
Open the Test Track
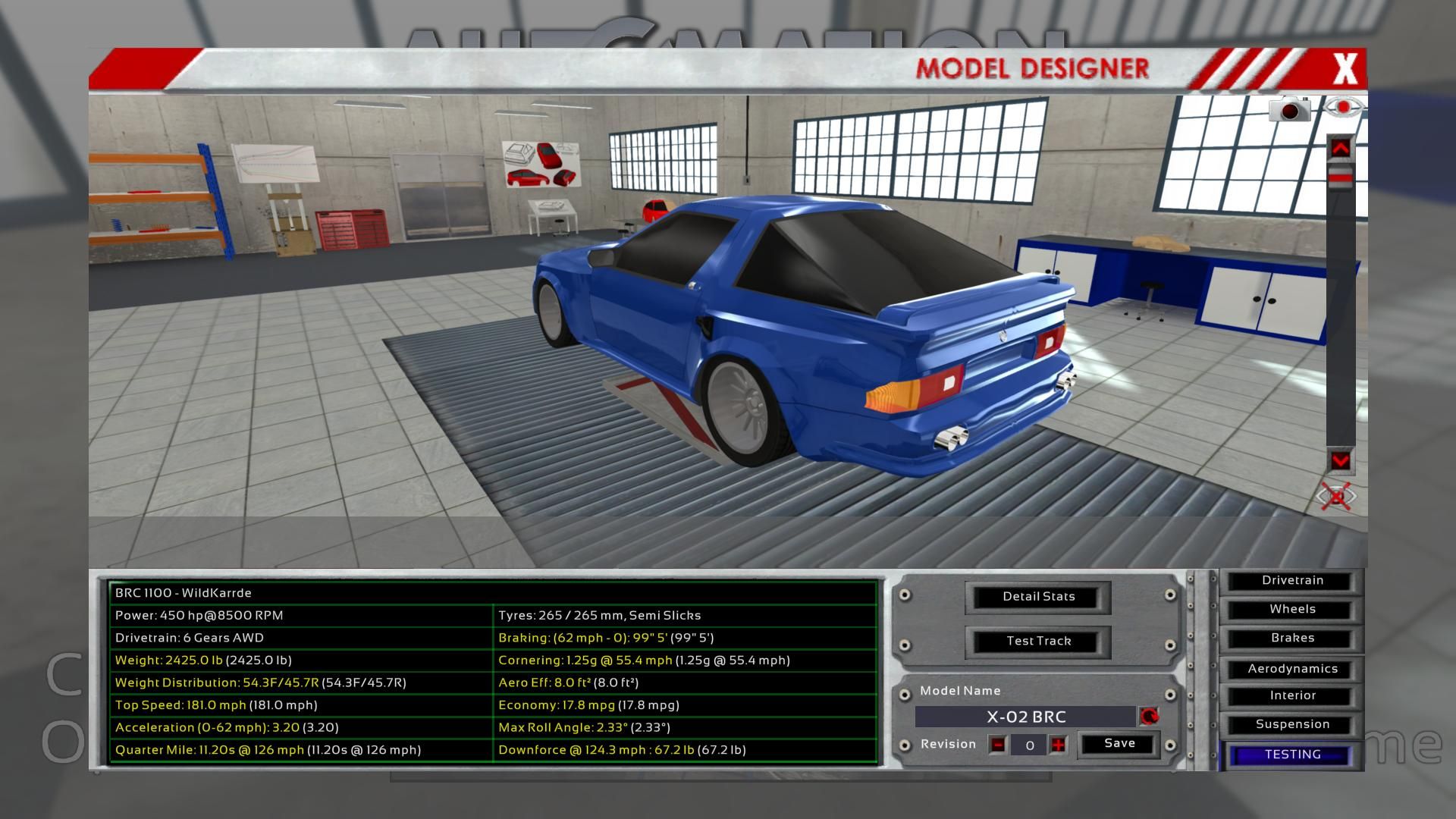(x=1038, y=642)
